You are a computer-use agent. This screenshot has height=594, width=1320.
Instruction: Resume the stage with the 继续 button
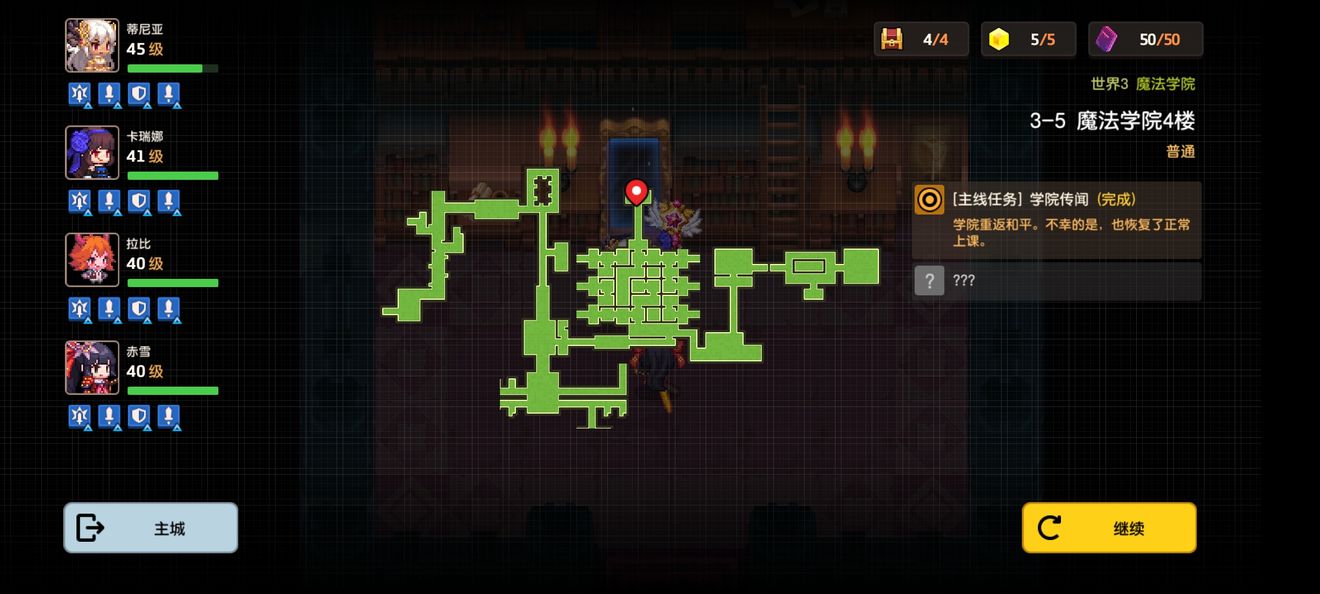point(1109,528)
